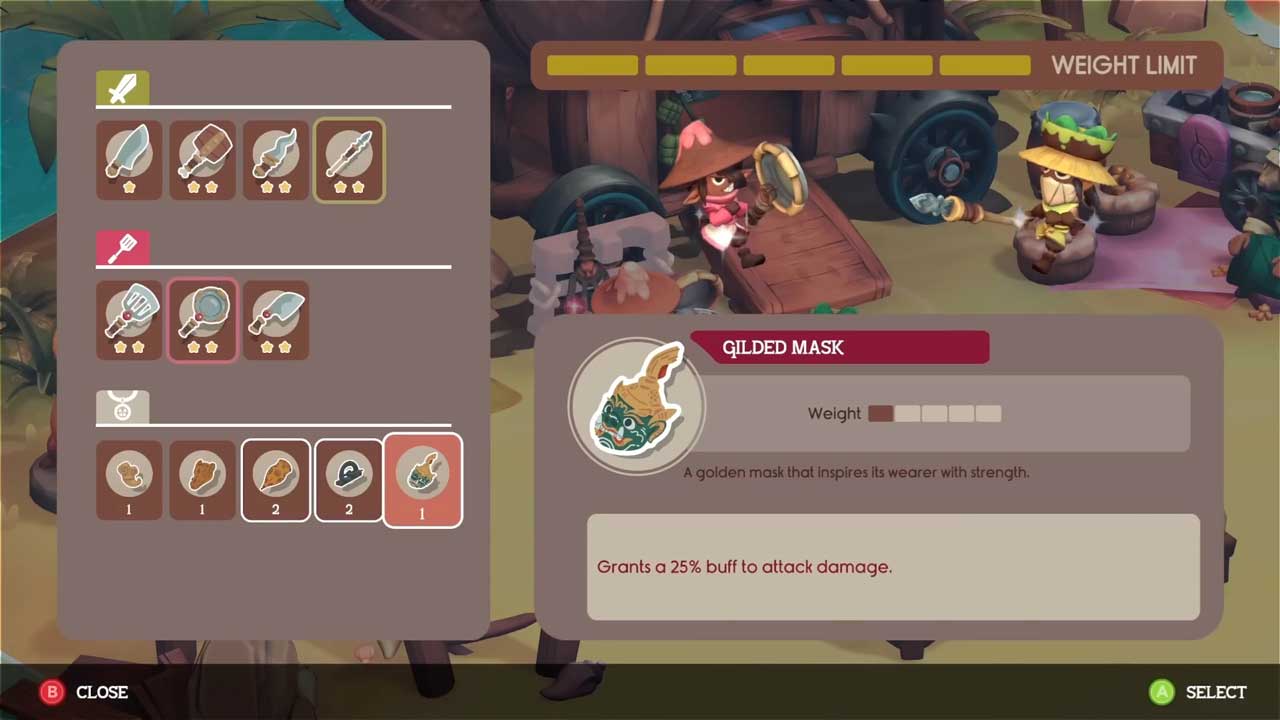Screen dimensions: 1280x720
Task: Pick the wavy kris dagger weapon
Action: (276, 160)
